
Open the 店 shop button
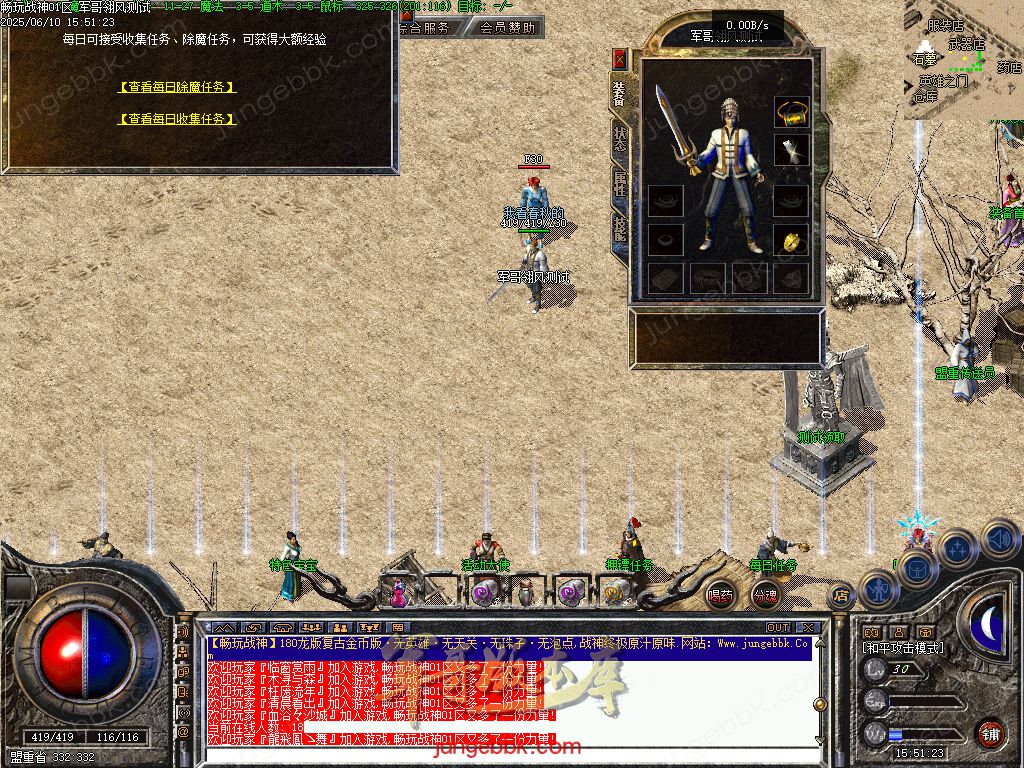[x=841, y=596]
